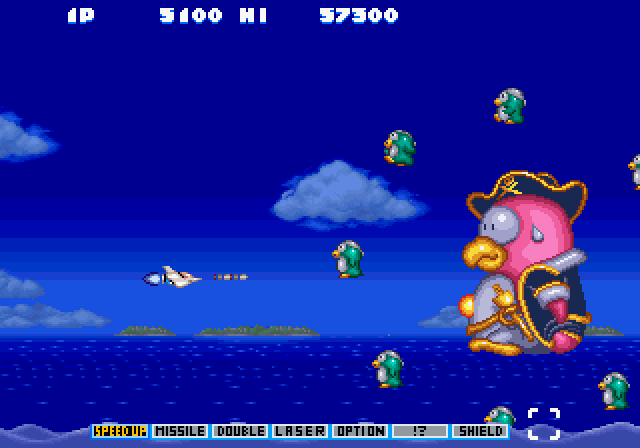
Task: Choose the MISSILE power-up slot
Action: coord(180,431)
